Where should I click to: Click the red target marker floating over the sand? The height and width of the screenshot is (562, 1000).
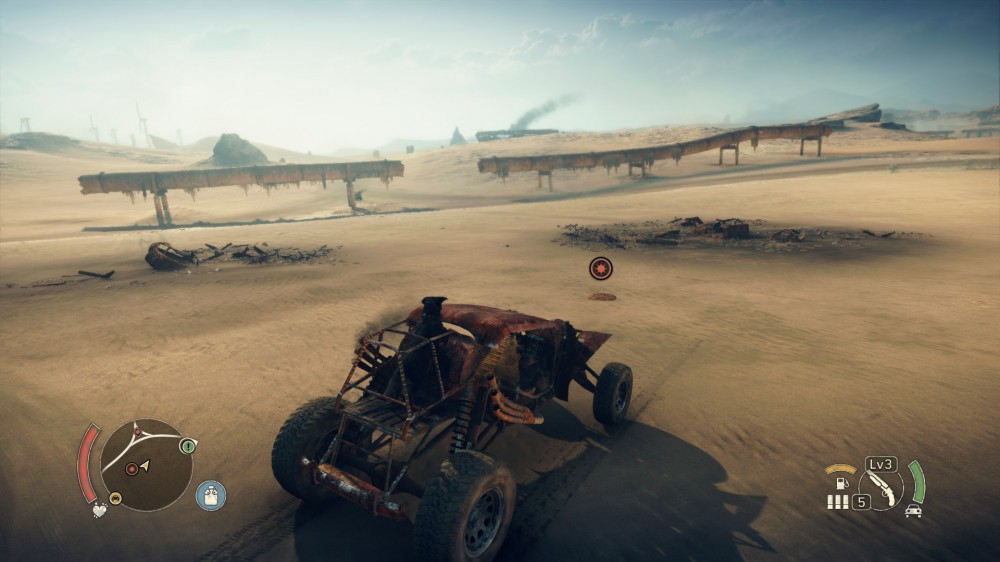[600, 268]
